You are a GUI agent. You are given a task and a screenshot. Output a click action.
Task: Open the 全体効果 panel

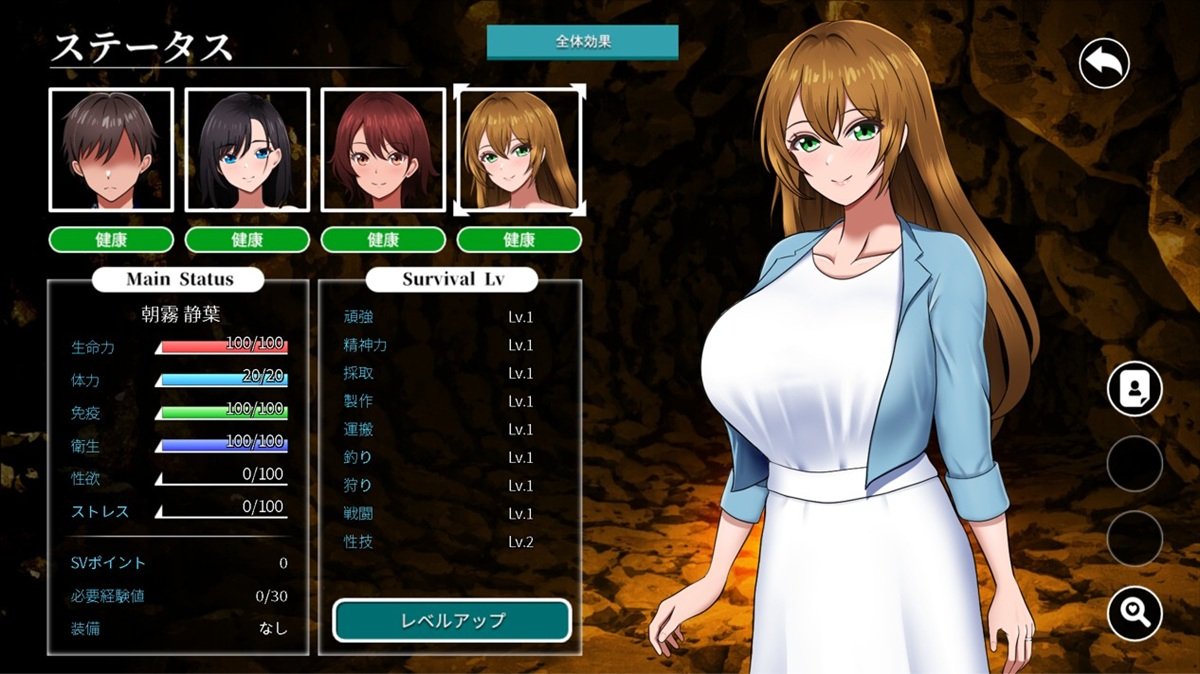click(582, 43)
